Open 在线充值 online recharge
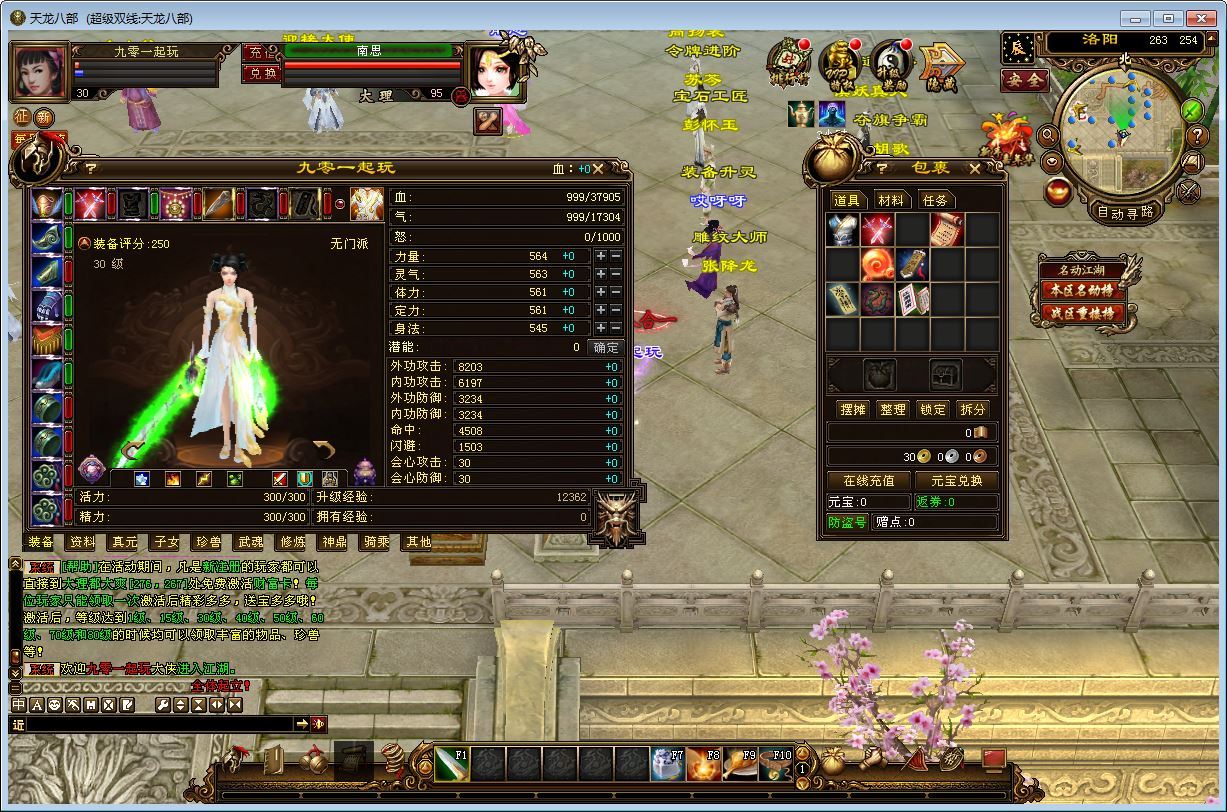The image size is (1227, 812). [868, 481]
